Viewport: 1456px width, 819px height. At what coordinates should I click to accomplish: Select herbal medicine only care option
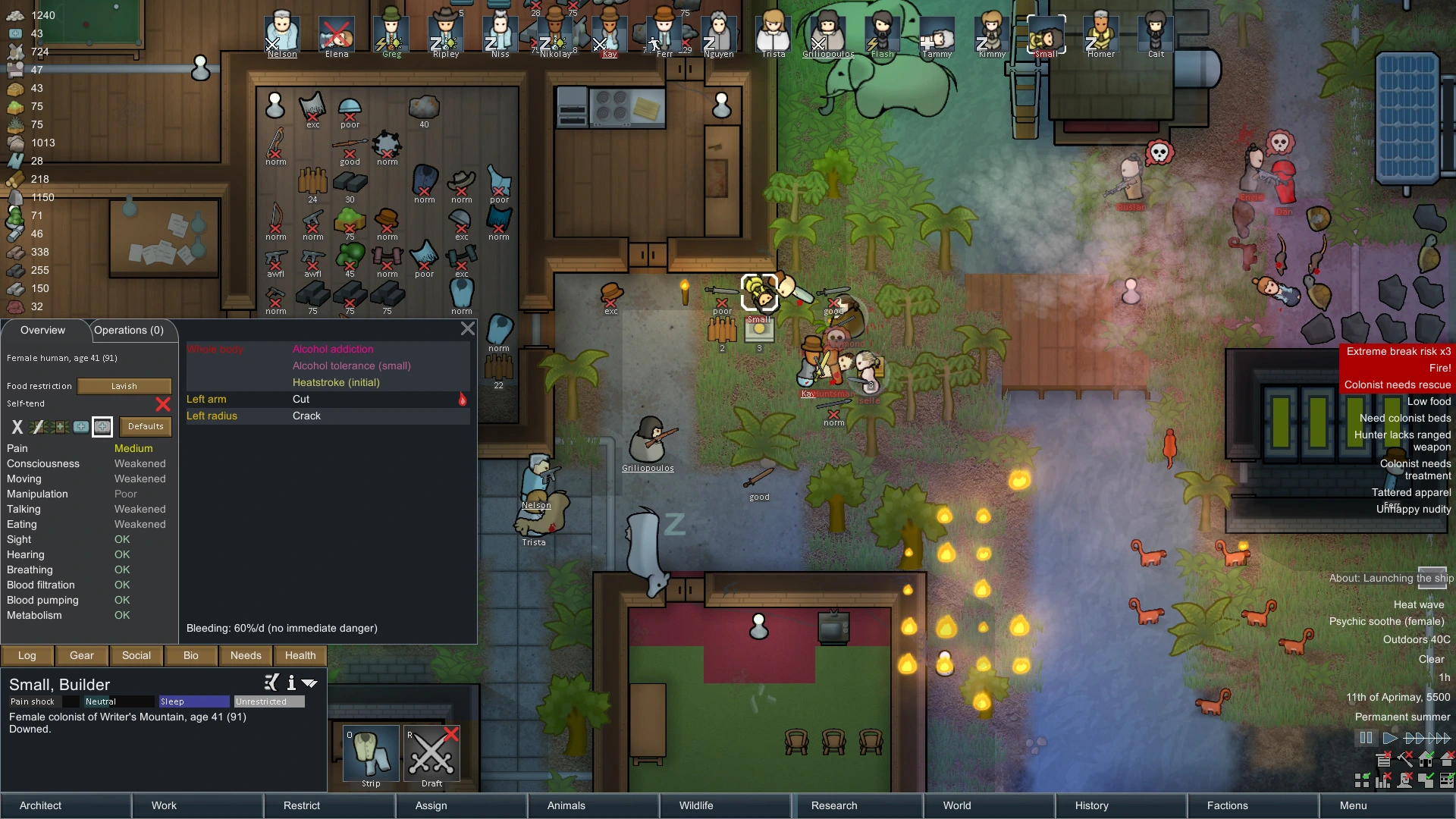click(59, 427)
